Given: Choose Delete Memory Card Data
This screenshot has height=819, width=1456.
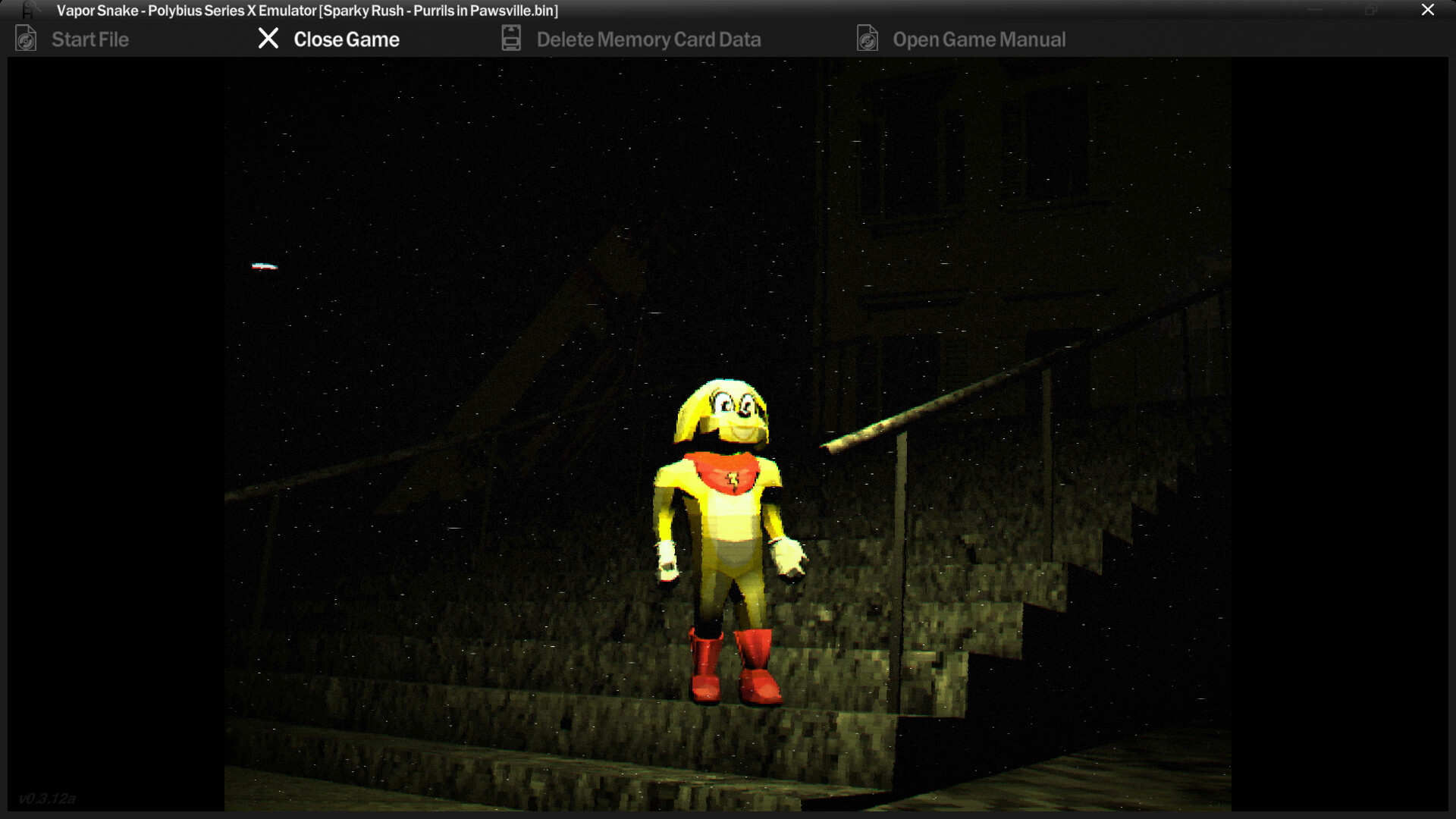Looking at the screenshot, I should [648, 39].
